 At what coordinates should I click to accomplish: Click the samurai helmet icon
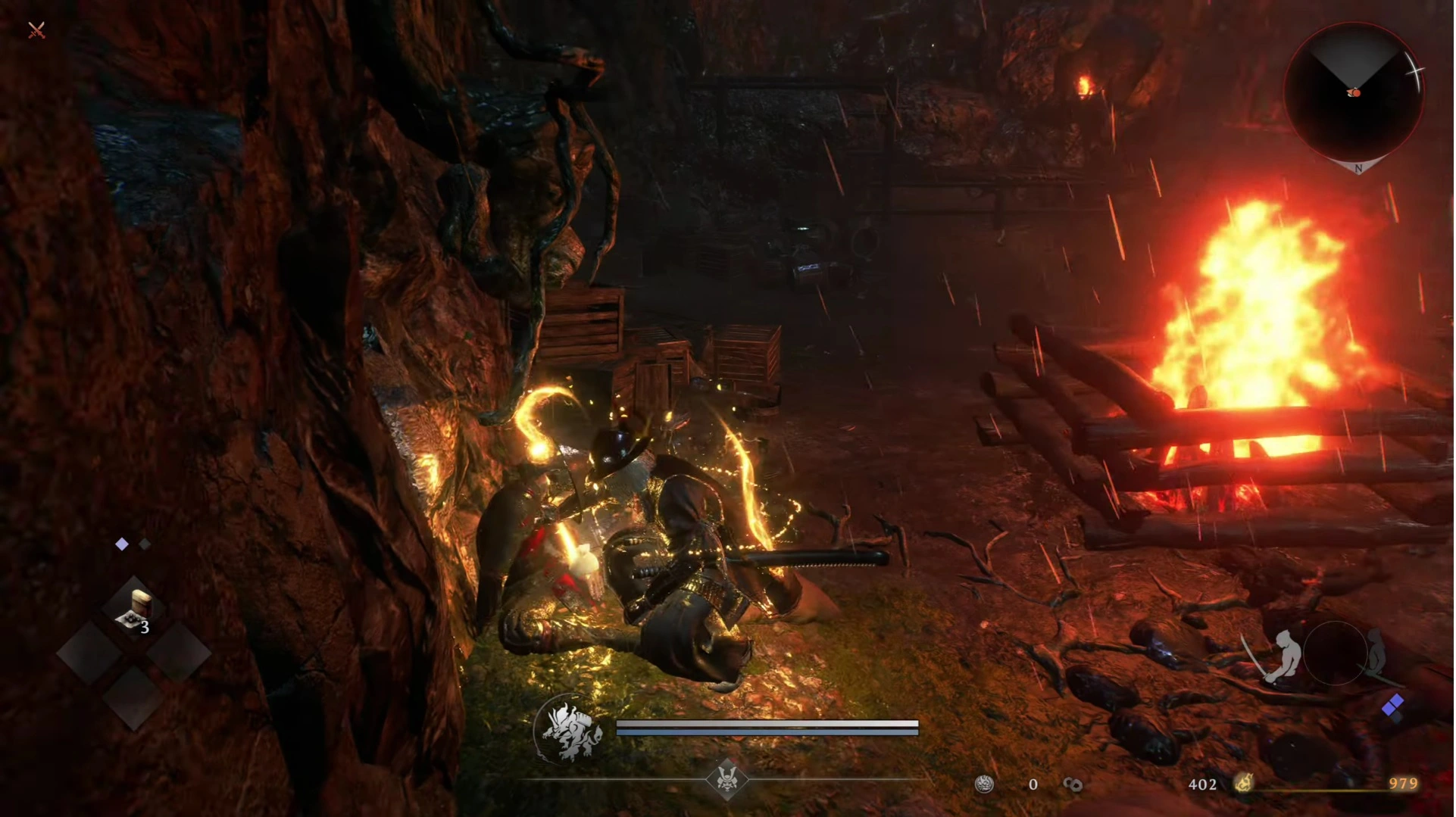click(x=726, y=779)
